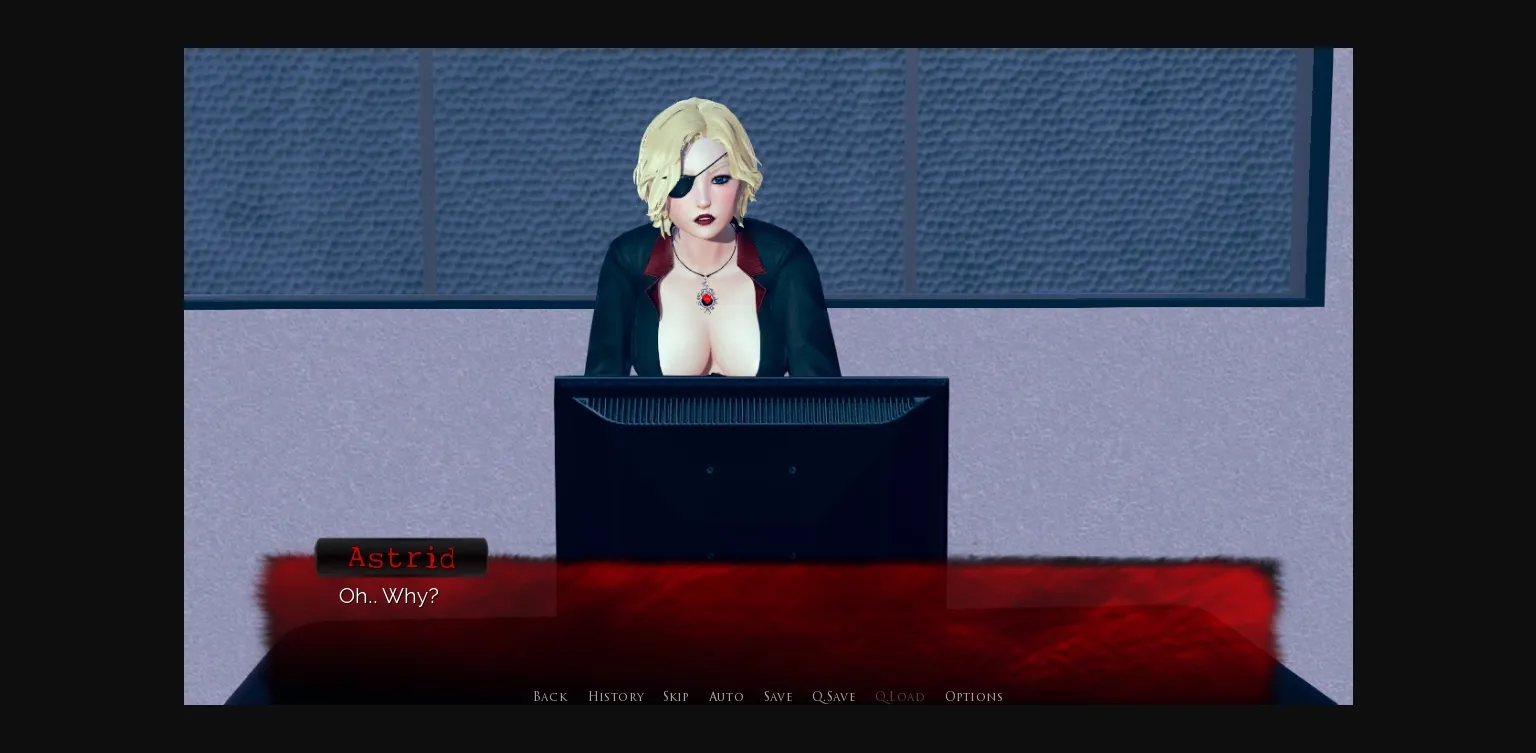
Task: Load with Q.Load
Action: tap(899, 696)
